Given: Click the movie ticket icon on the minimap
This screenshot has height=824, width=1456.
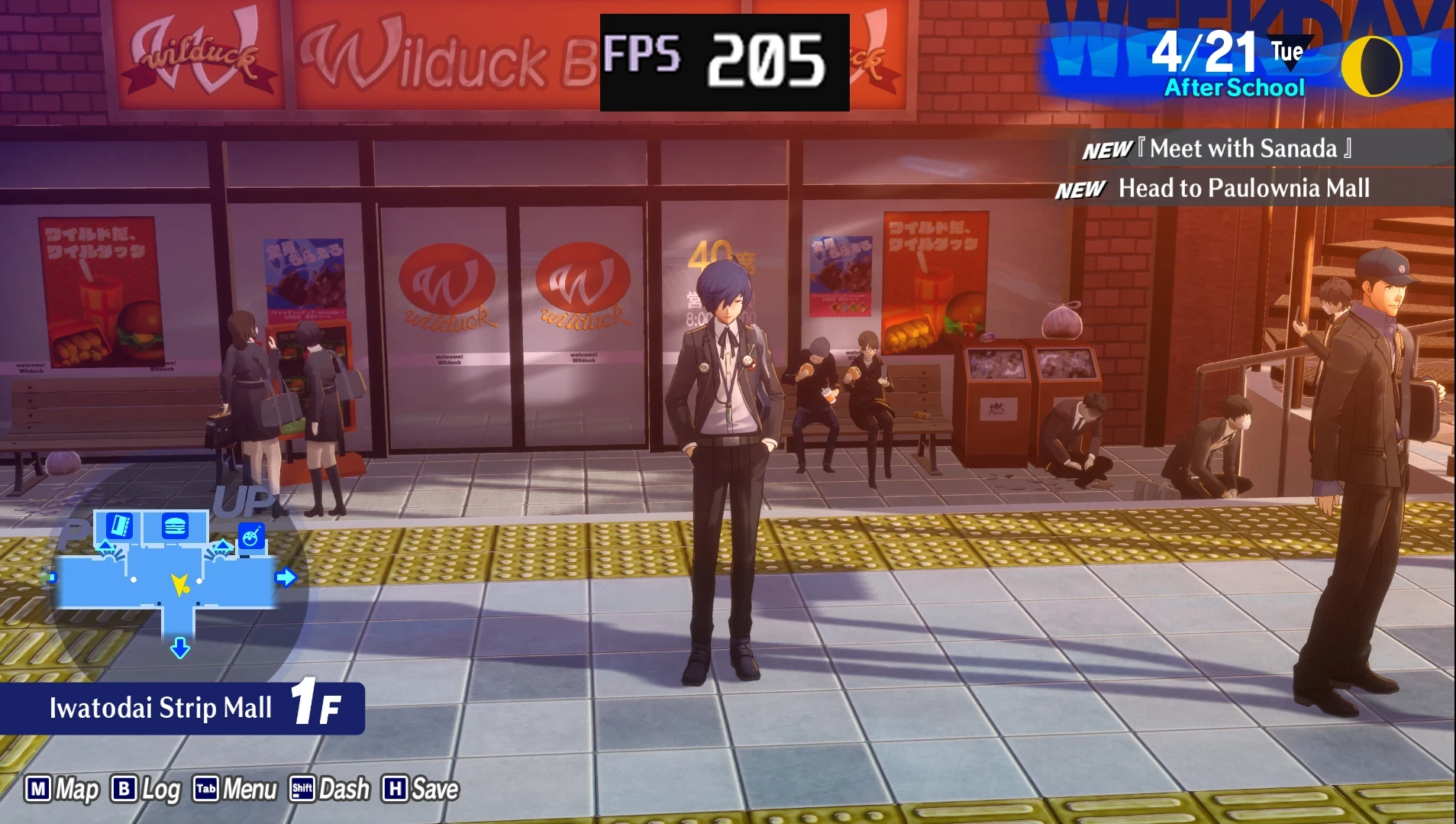Looking at the screenshot, I should click(118, 524).
